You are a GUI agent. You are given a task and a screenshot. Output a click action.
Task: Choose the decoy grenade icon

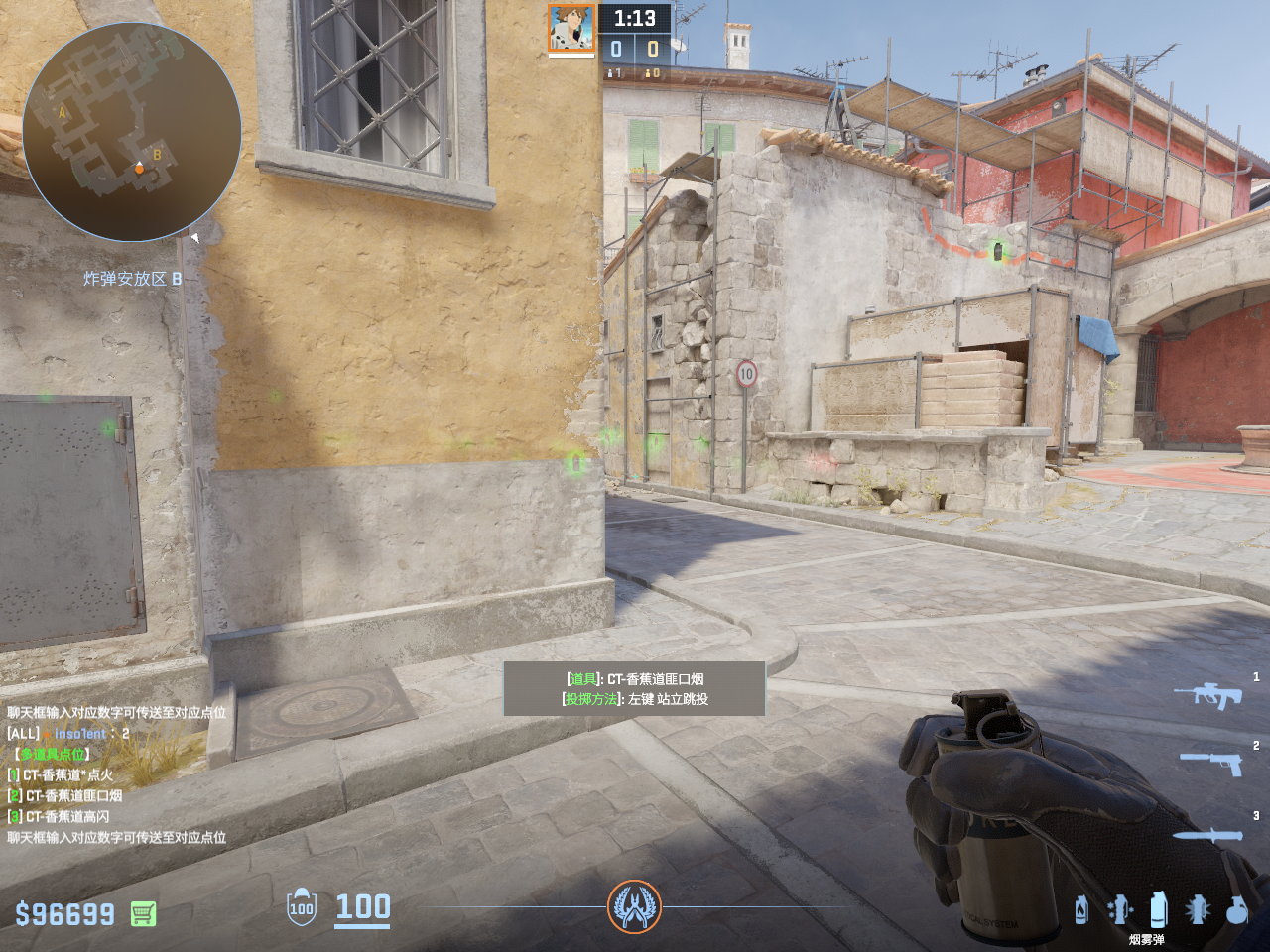point(1119,909)
